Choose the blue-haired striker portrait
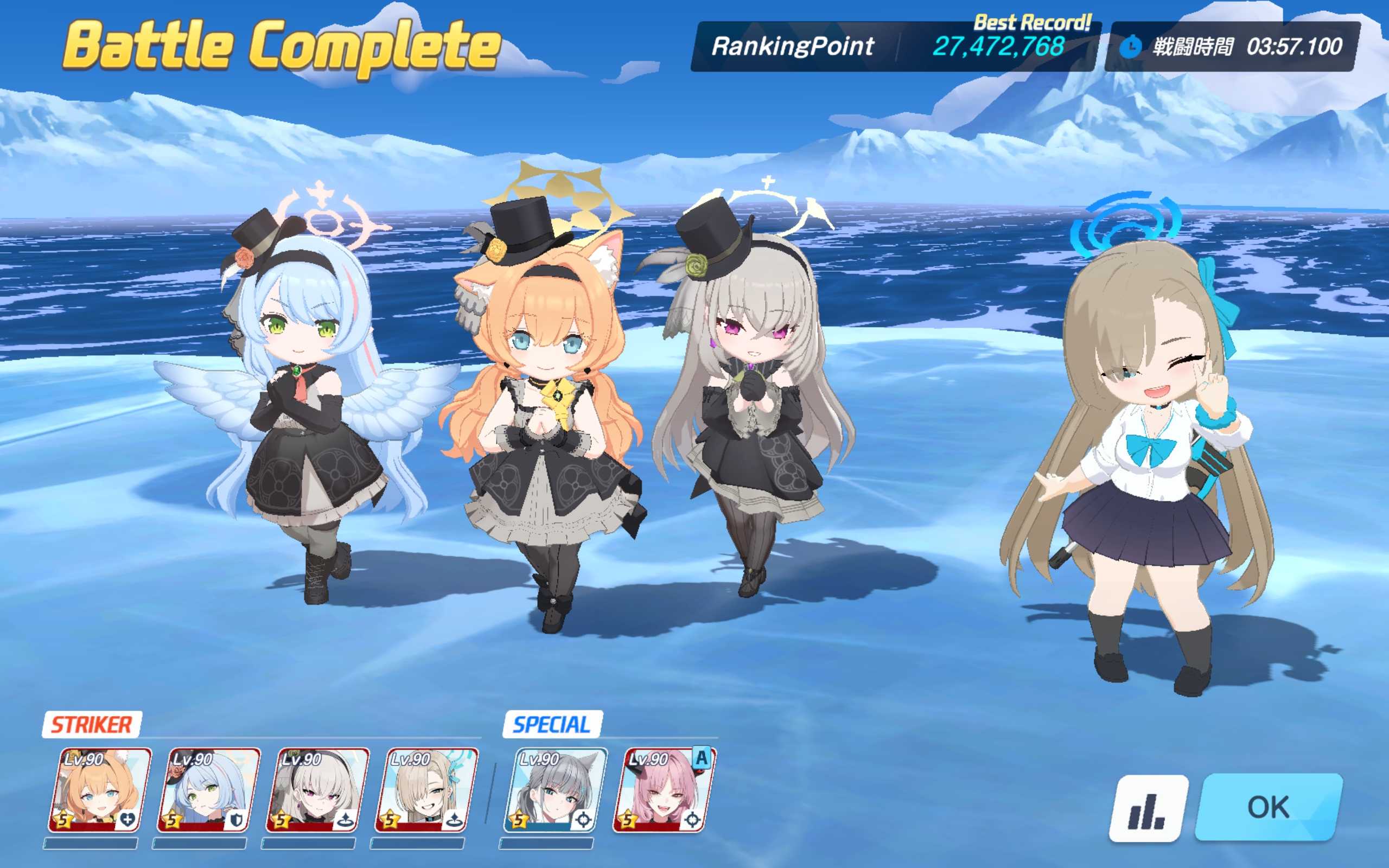 (208, 790)
